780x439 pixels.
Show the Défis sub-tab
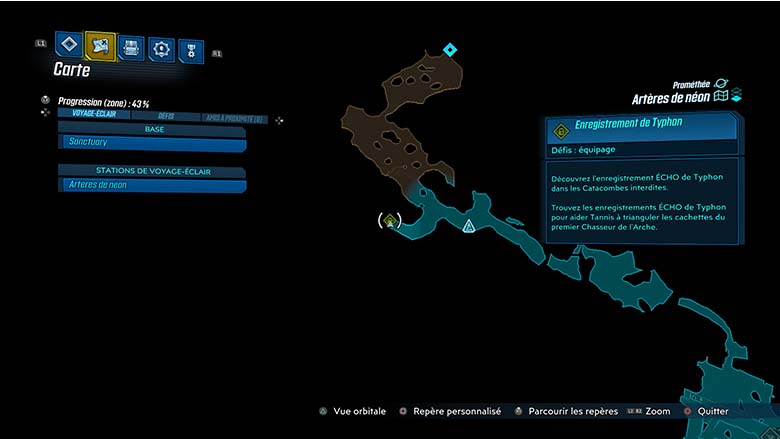(x=166, y=116)
